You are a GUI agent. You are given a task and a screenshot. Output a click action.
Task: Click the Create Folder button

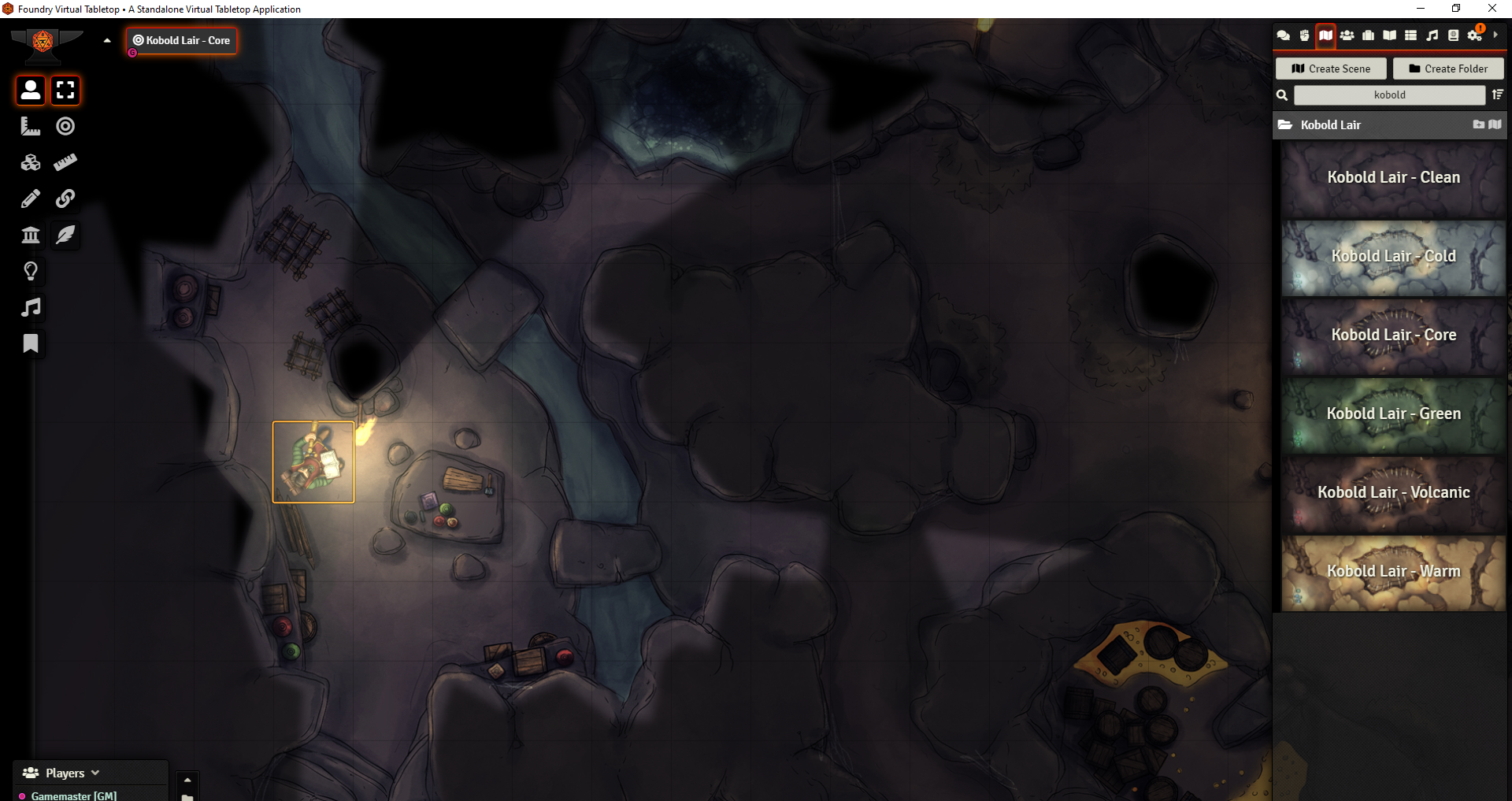point(1448,69)
